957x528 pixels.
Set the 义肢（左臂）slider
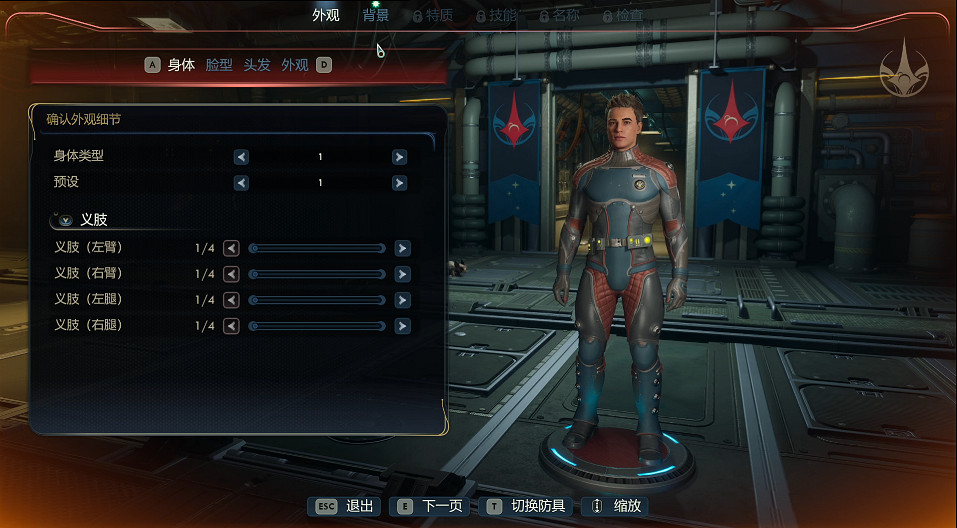tap(317, 248)
